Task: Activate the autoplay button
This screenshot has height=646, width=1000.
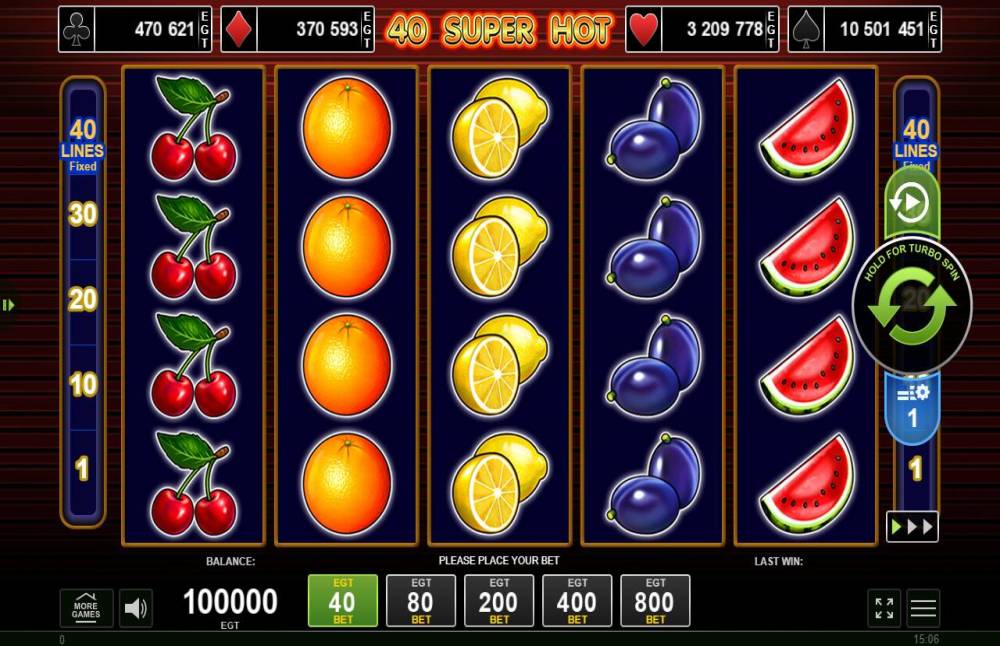Action: 911,203
